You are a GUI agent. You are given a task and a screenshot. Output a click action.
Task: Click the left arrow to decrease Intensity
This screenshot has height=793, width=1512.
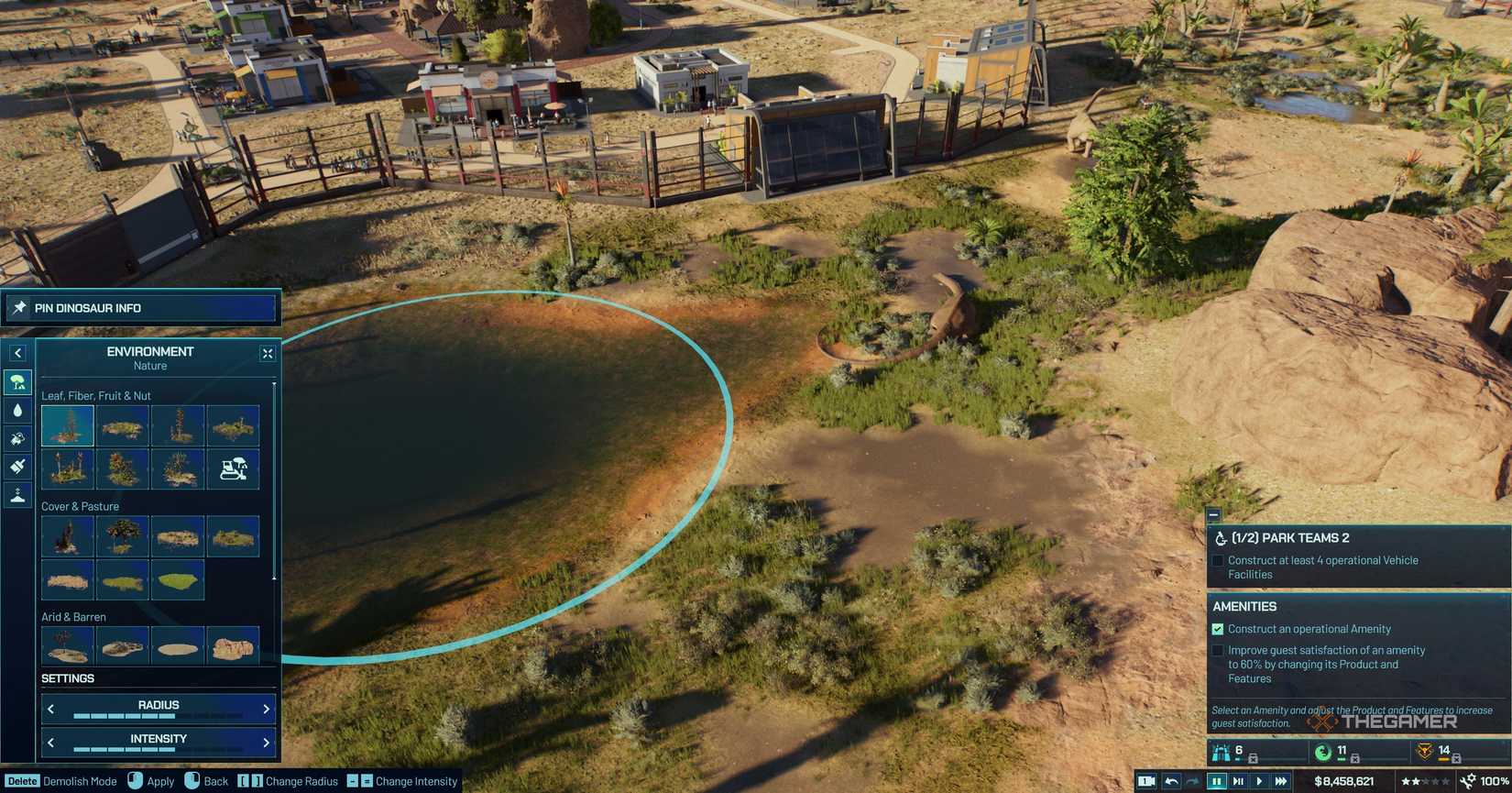(50, 743)
